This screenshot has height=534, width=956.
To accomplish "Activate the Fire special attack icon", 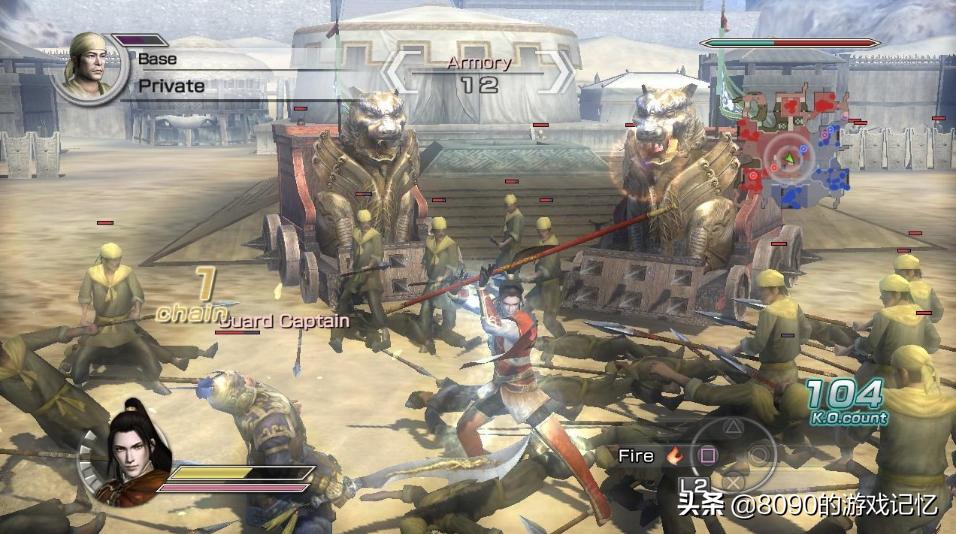I will (x=674, y=456).
